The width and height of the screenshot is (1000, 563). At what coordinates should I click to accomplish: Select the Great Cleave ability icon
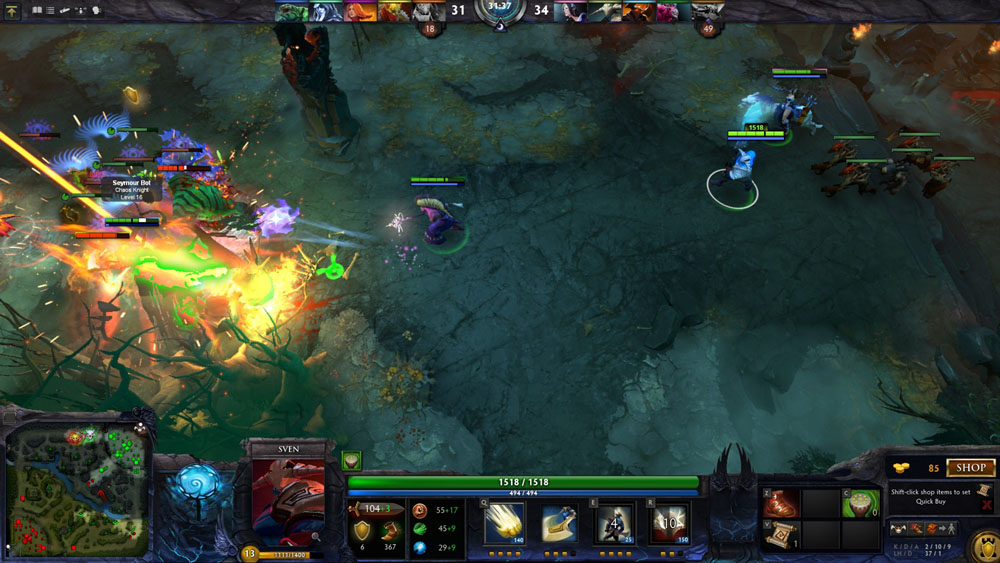559,522
